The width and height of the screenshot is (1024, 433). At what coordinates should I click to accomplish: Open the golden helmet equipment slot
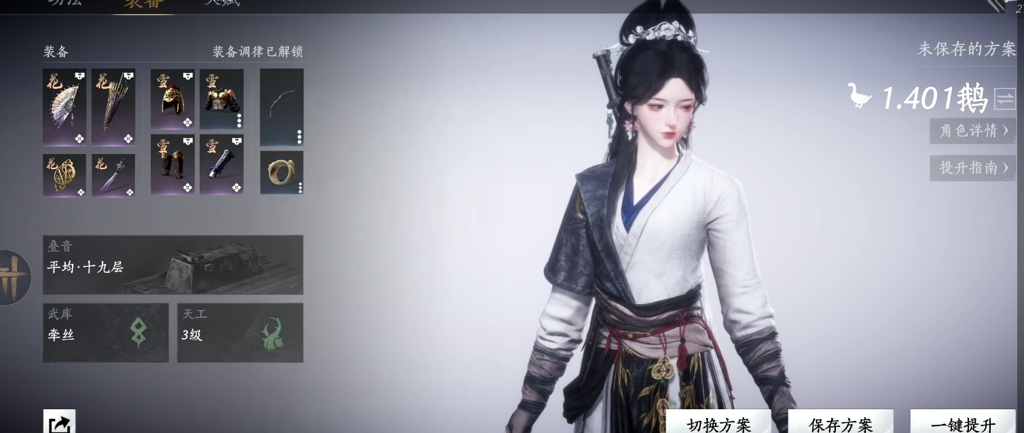point(173,99)
